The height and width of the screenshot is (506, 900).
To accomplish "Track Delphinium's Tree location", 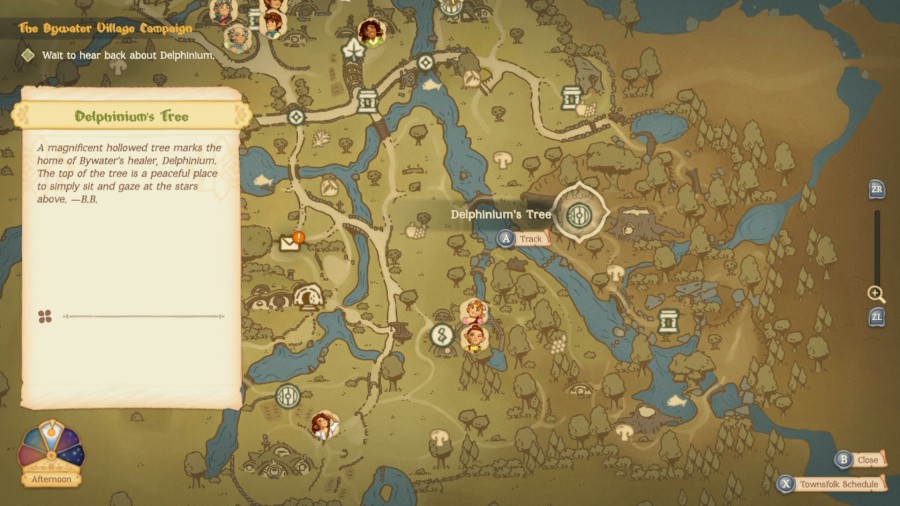I will click(x=522, y=239).
